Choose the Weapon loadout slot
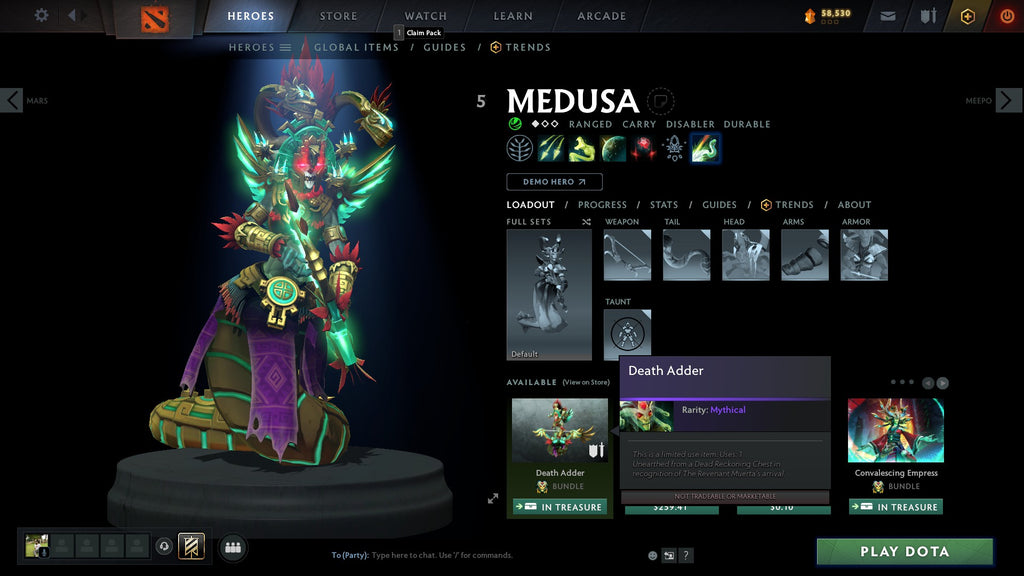Screen dimensions: 1024x576 point(627,255)
